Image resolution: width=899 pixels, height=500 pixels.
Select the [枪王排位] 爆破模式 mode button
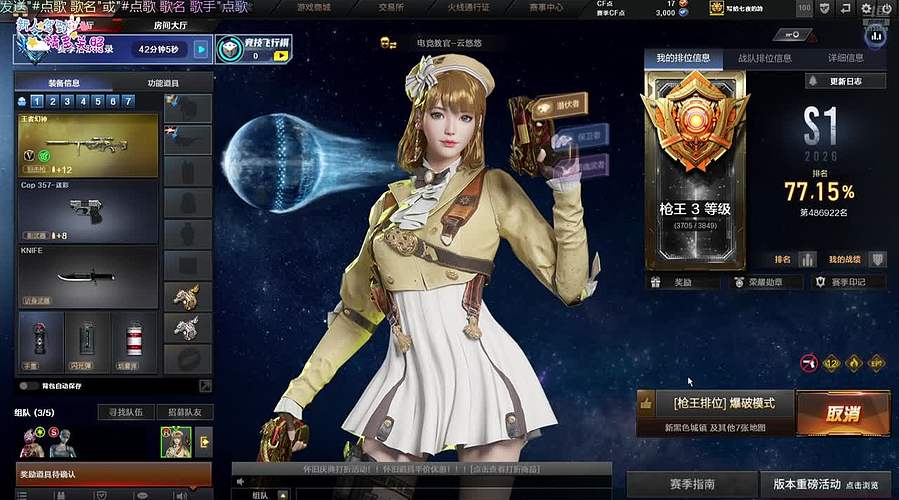(x=717, y=404)
